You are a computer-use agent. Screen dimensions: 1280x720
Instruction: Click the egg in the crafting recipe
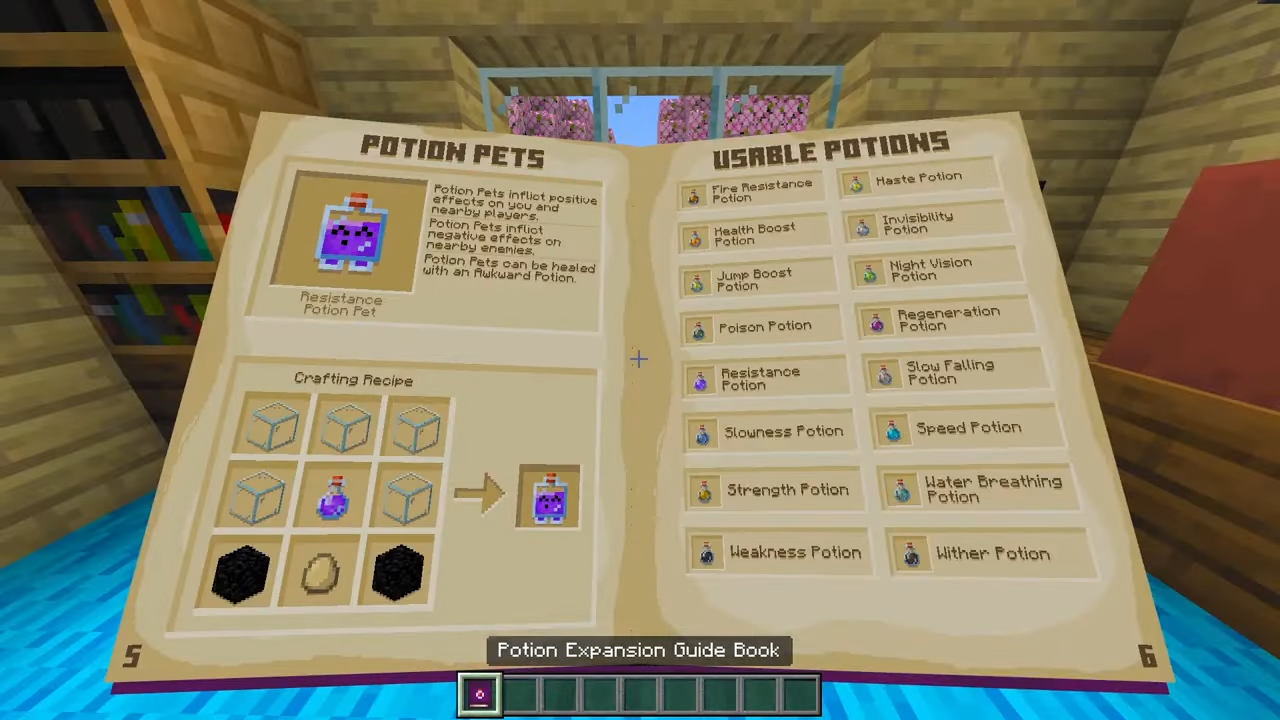pos(320,573)
